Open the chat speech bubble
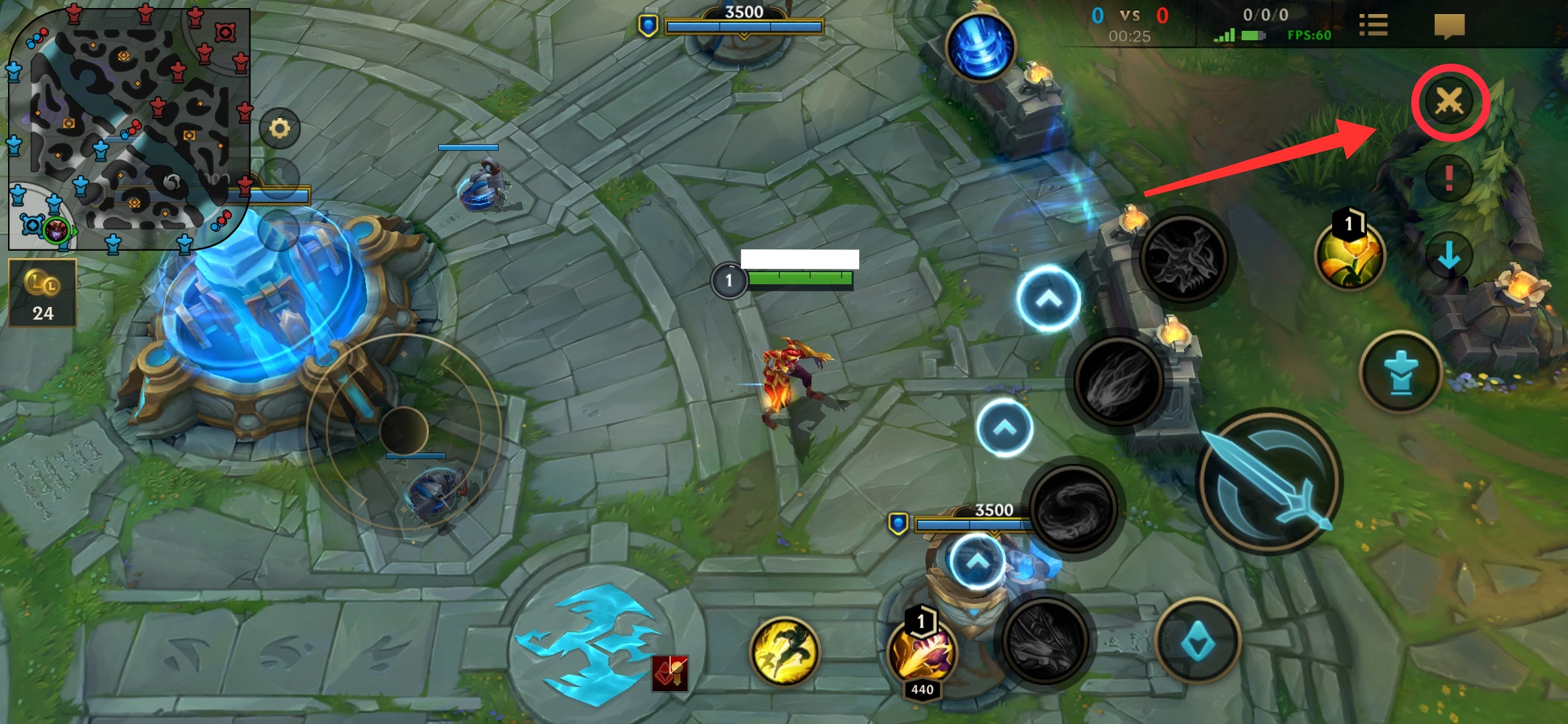The image size is (1568, 724). point(1449,27)
